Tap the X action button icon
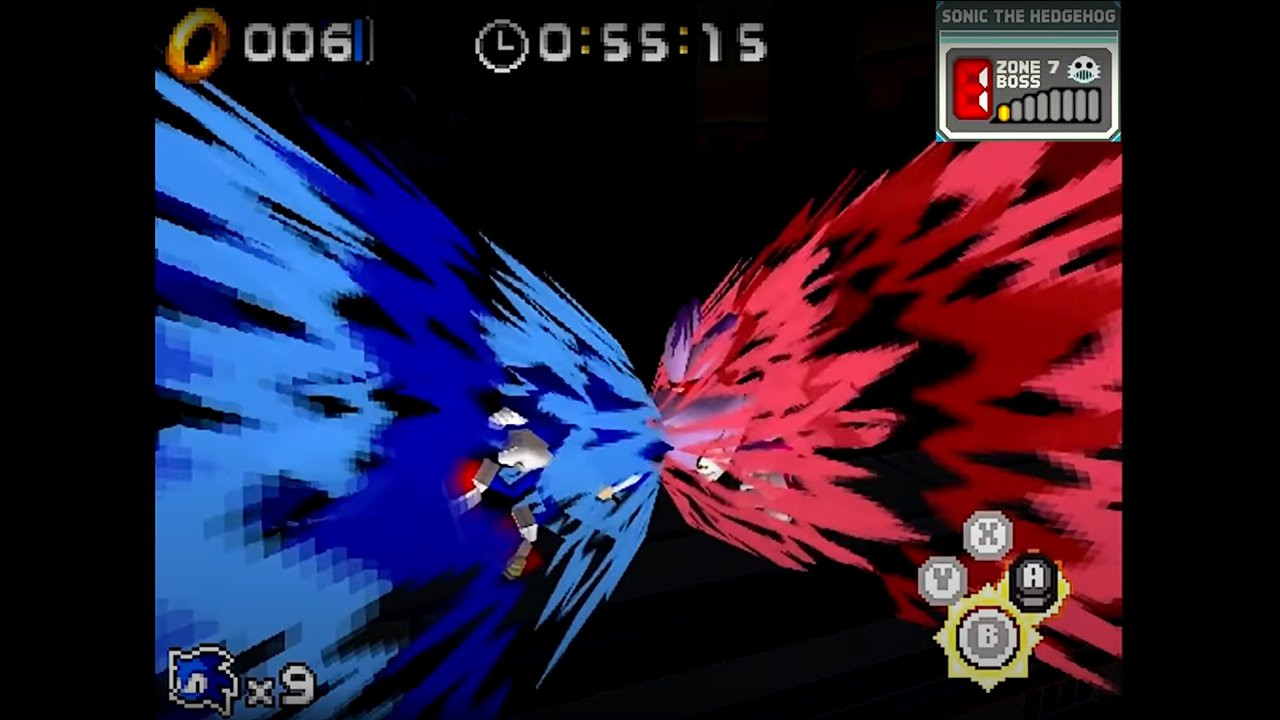This screenshot has width=1280, height=720. 987,535
